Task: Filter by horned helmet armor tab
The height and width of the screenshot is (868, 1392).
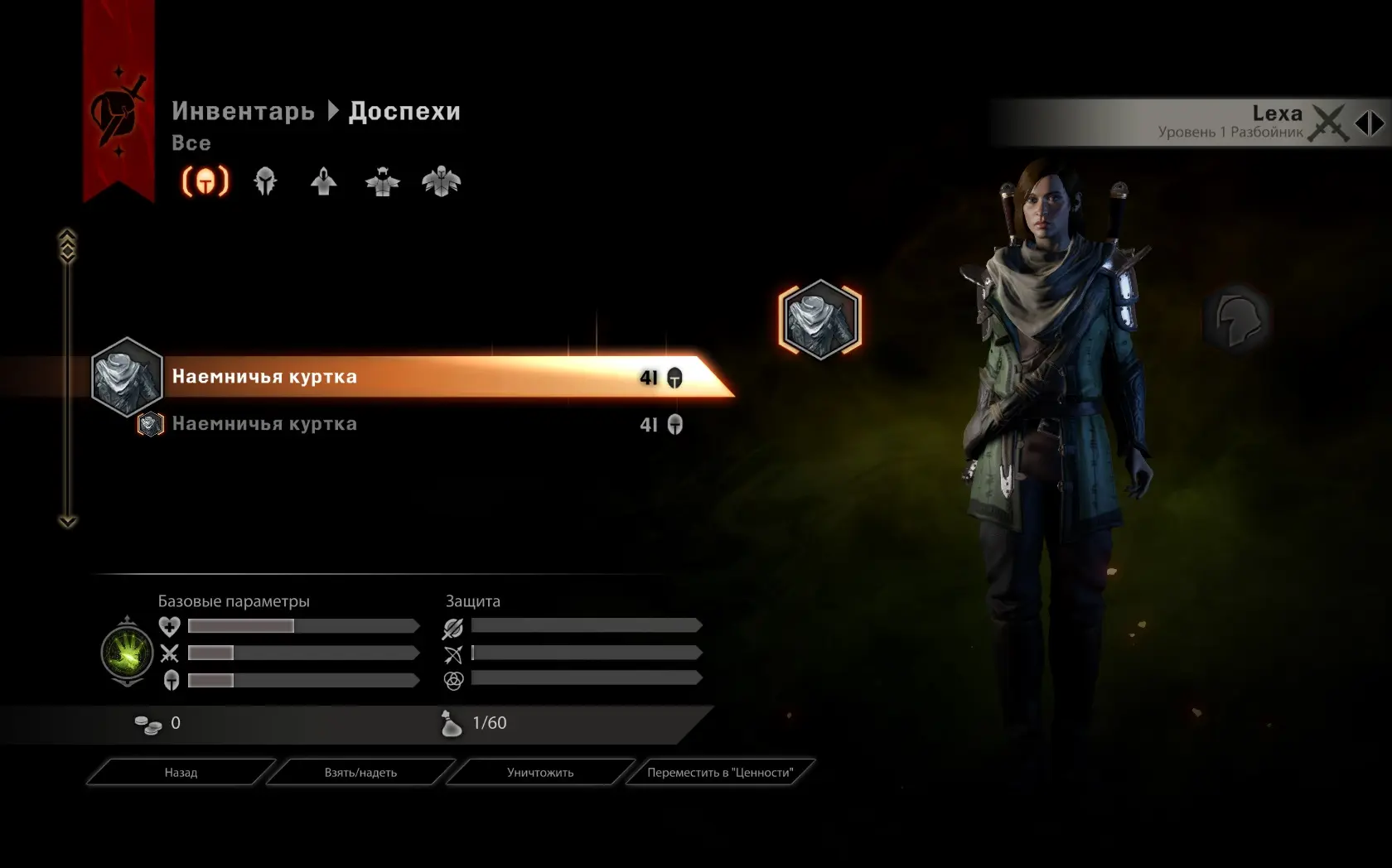Action: tap(382, 181)
